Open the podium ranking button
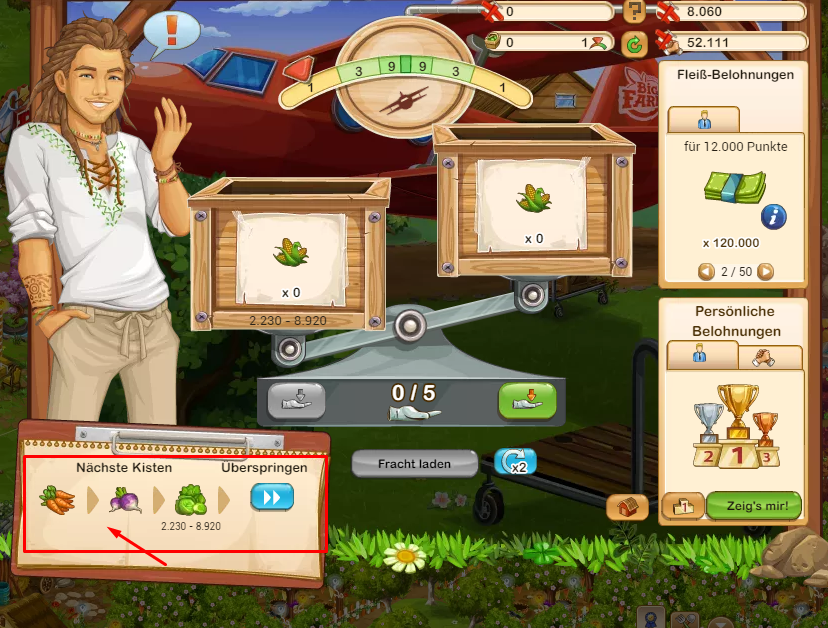 683,506
